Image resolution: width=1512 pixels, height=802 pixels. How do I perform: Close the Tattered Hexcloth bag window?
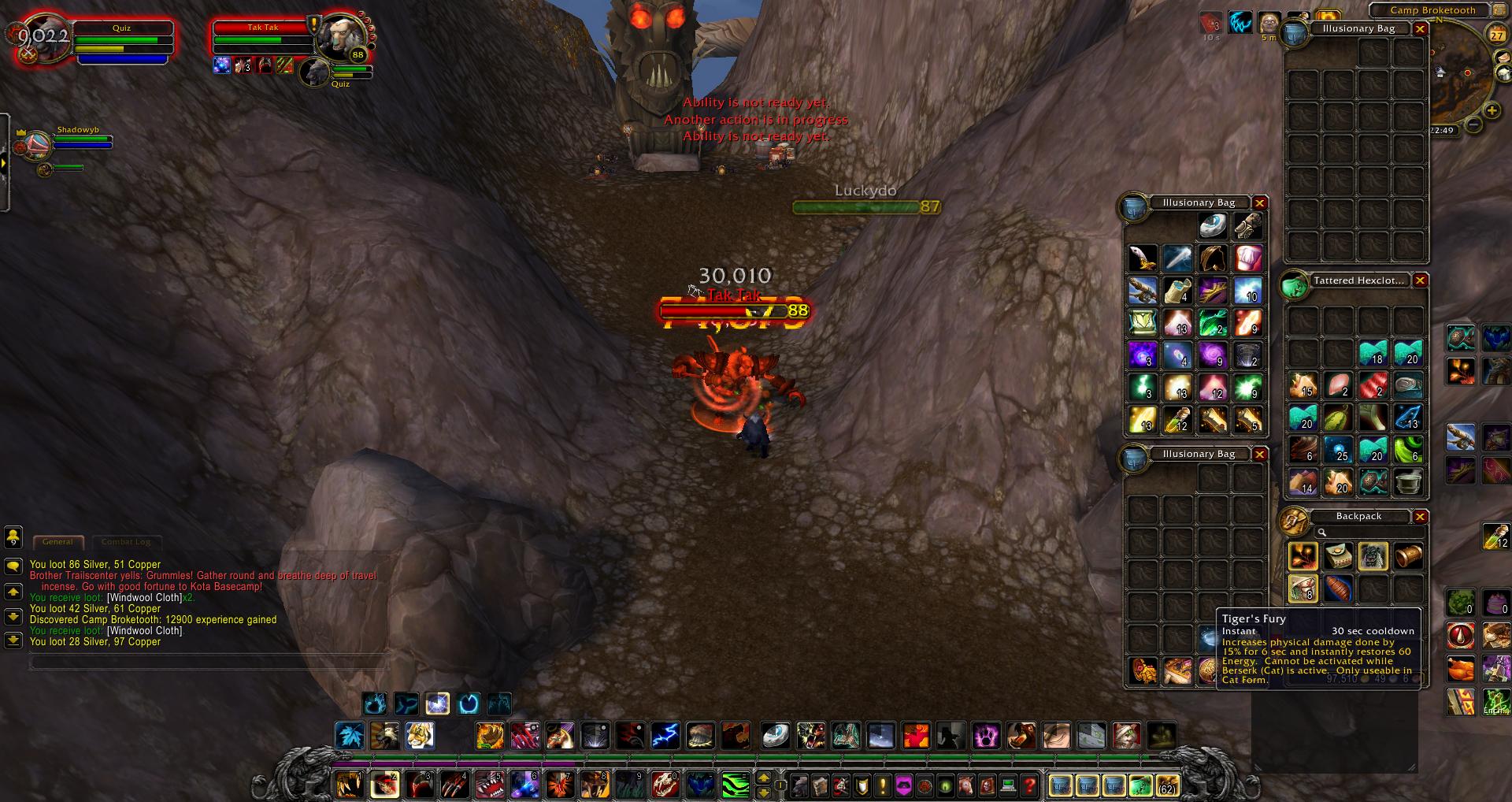coord(1420,280)
